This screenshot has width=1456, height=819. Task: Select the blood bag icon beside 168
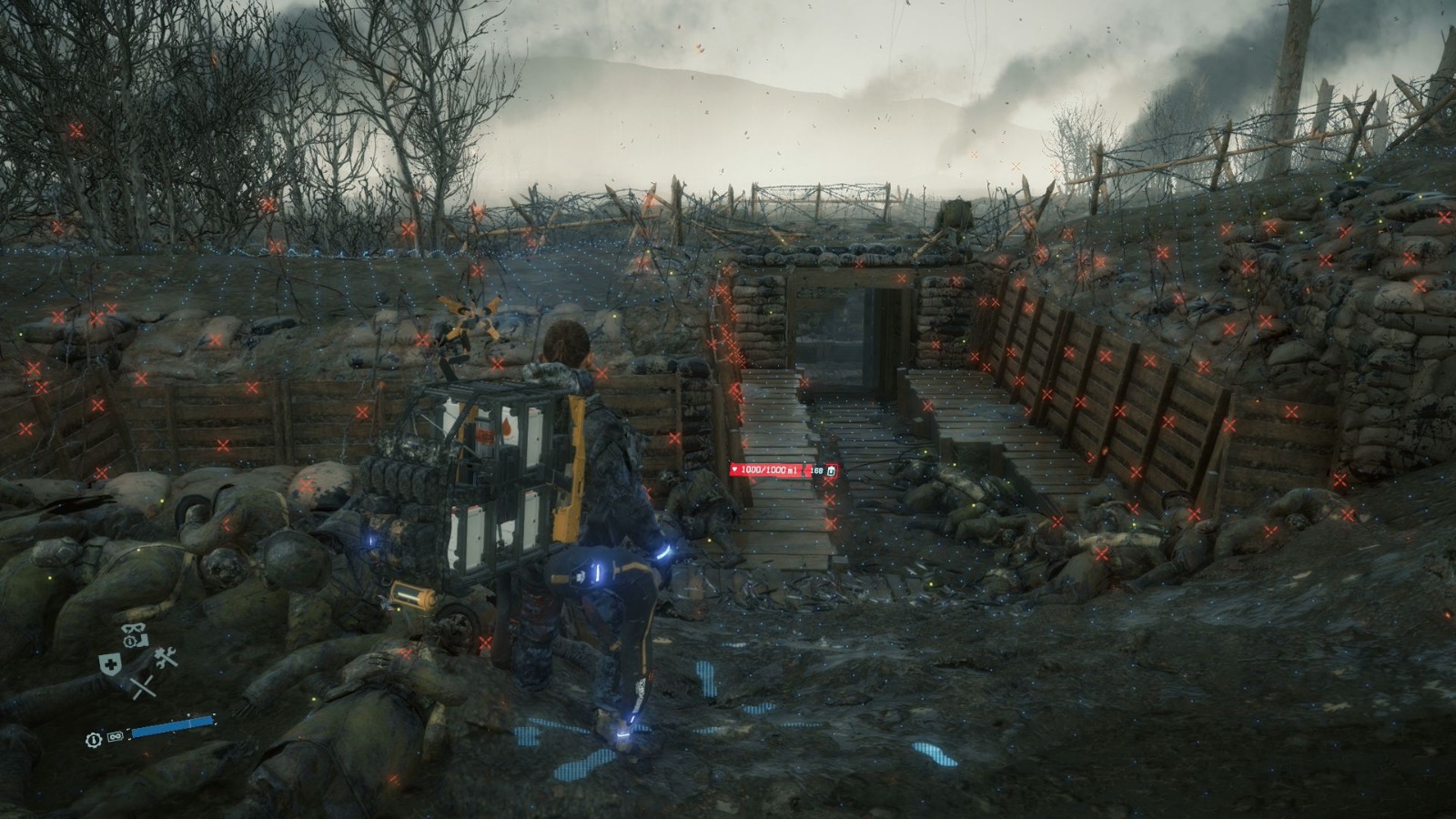pyautogui.click(x=831, y=471)
